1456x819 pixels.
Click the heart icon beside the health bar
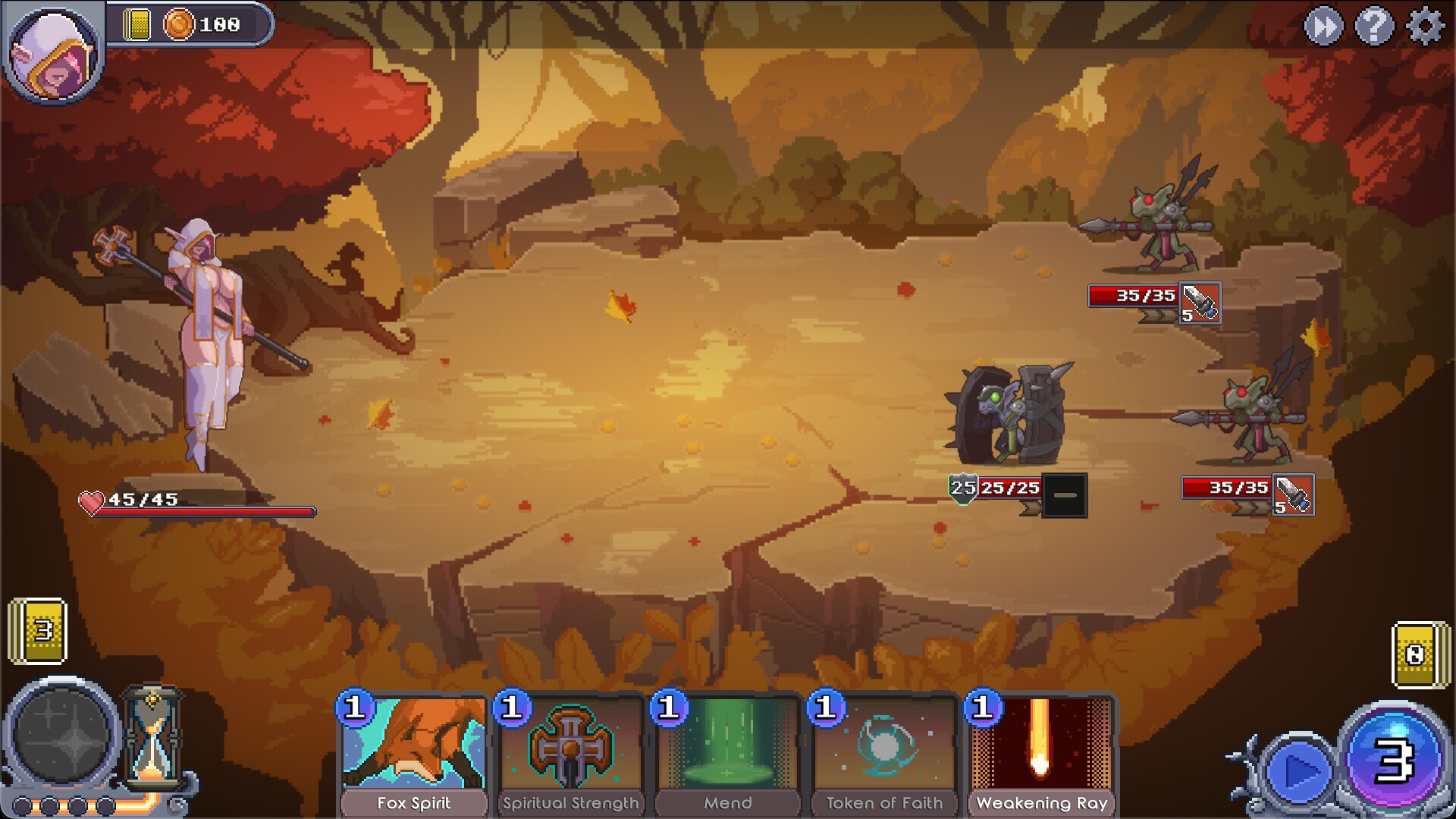click(x=91, y=500)
